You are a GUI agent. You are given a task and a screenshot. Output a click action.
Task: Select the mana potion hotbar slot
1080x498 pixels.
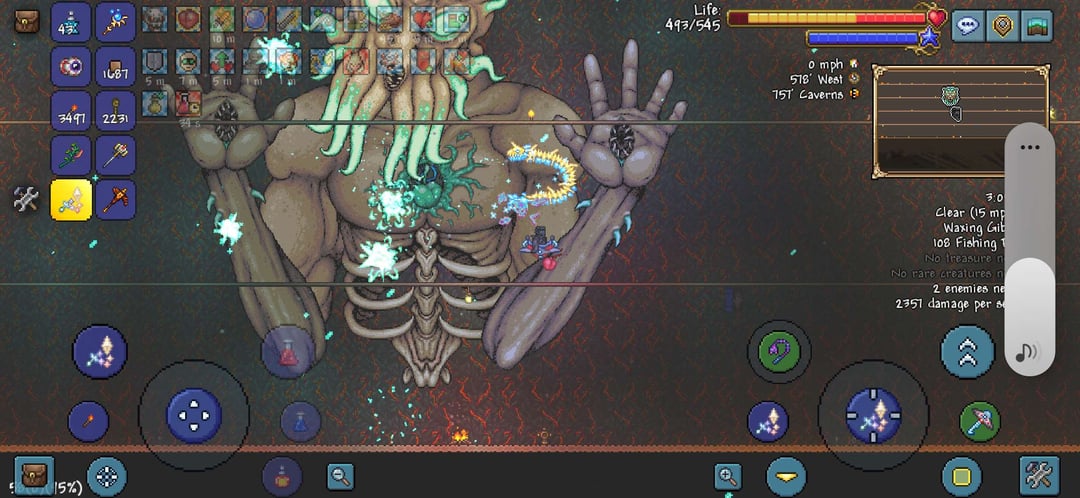point(71,22)
